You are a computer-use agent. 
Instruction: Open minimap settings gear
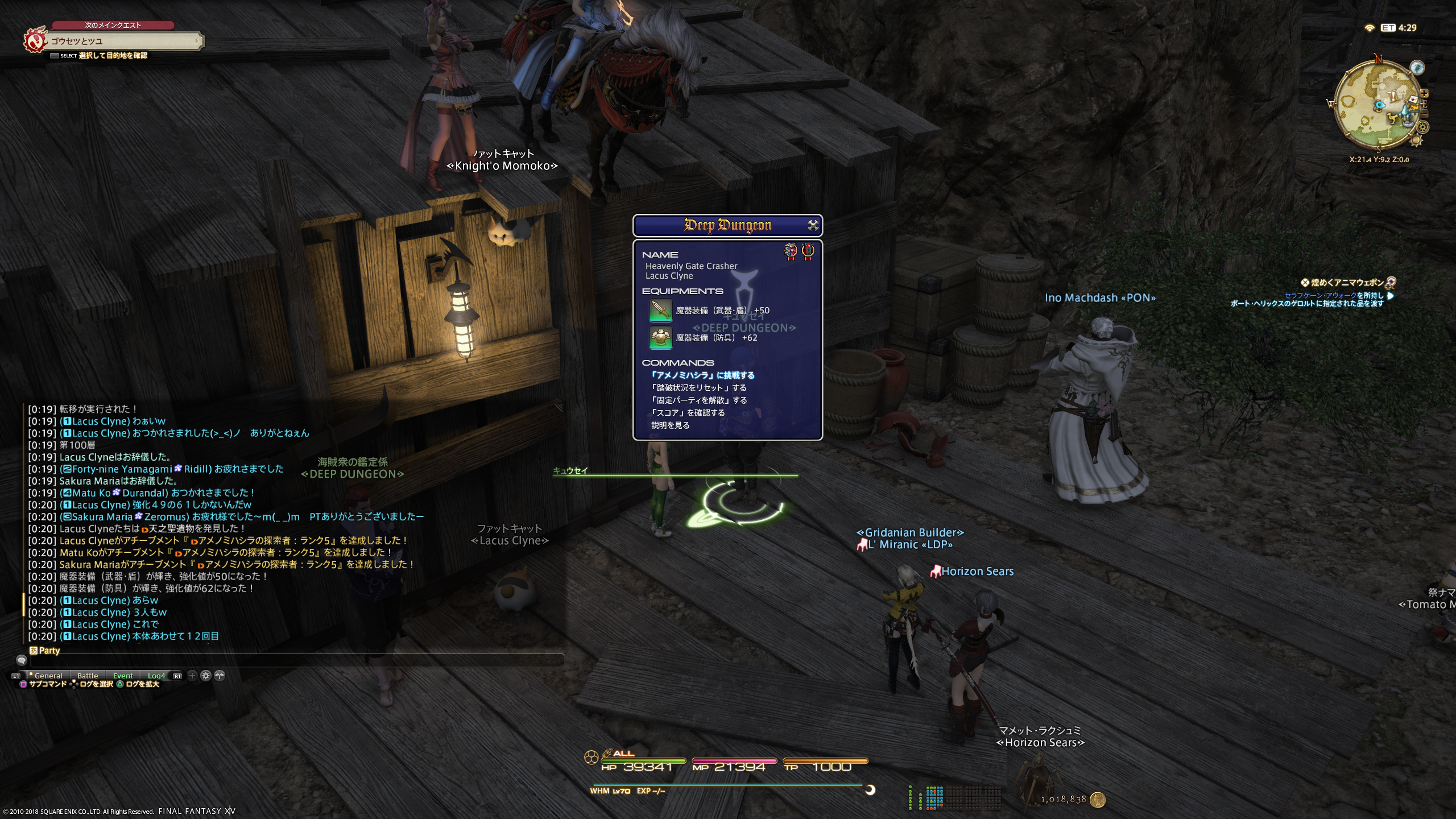[1423, 127]
